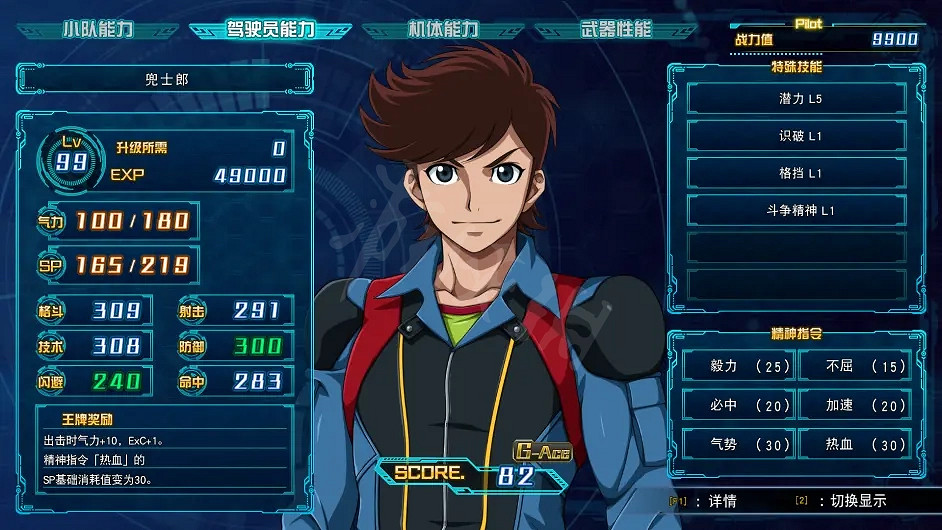Show the 武器性能 tab
Screen dimensions: 942x530
pos(615,29)
